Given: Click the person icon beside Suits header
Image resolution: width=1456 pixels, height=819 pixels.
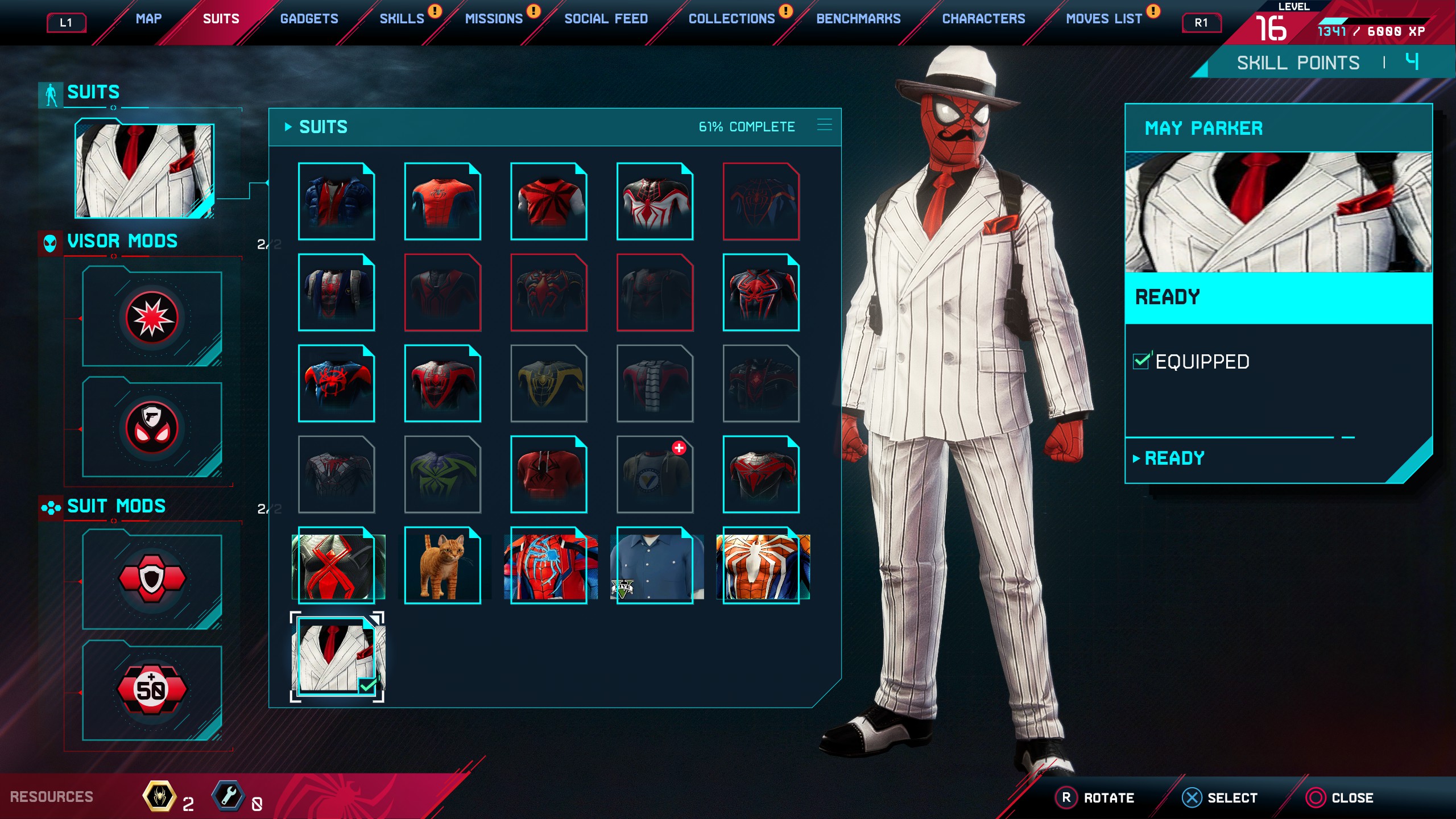Looking at the screenshot, I should (x=50, y=92).
